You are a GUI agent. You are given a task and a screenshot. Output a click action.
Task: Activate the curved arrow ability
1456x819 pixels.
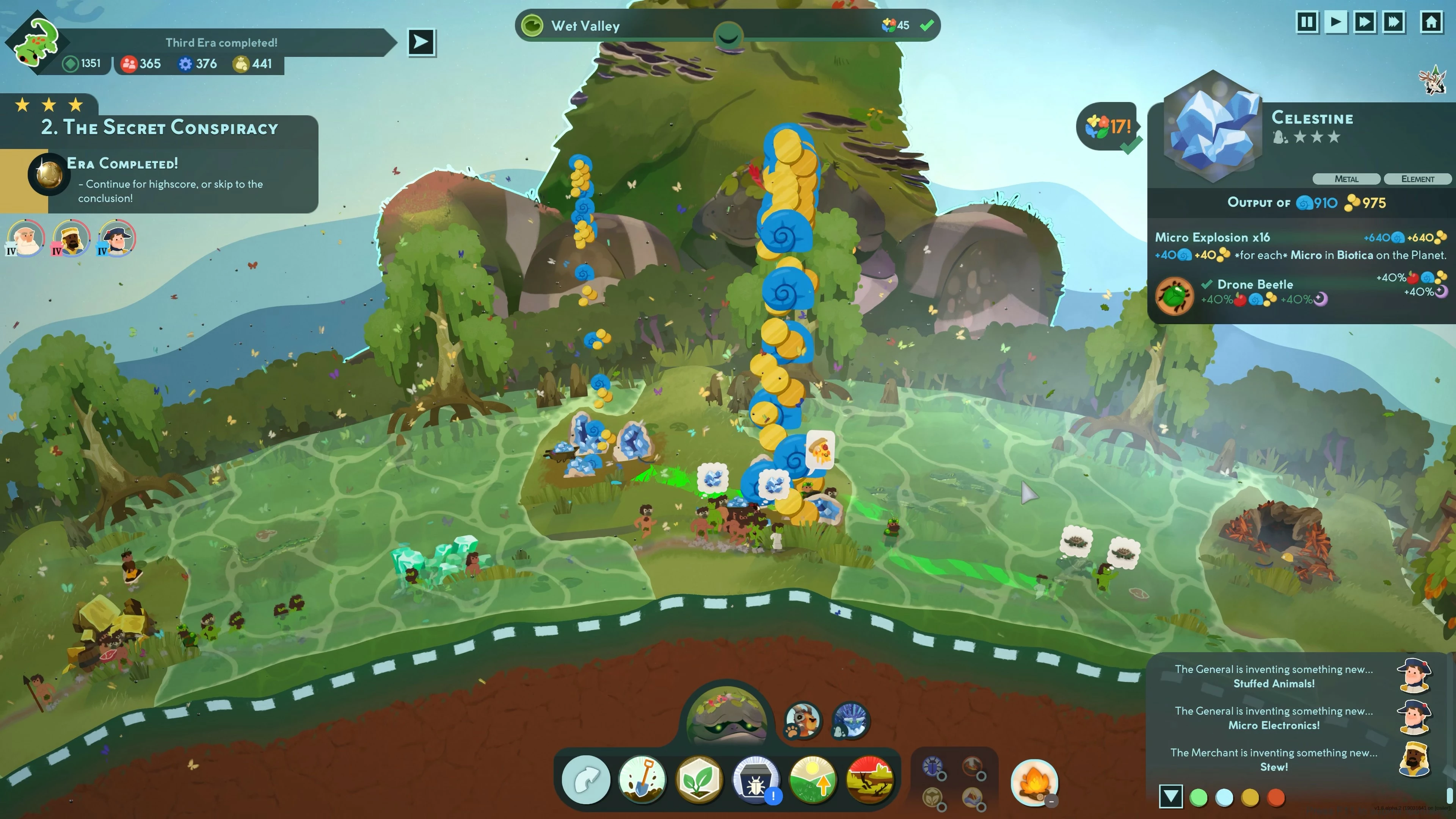tap(585, 780)
